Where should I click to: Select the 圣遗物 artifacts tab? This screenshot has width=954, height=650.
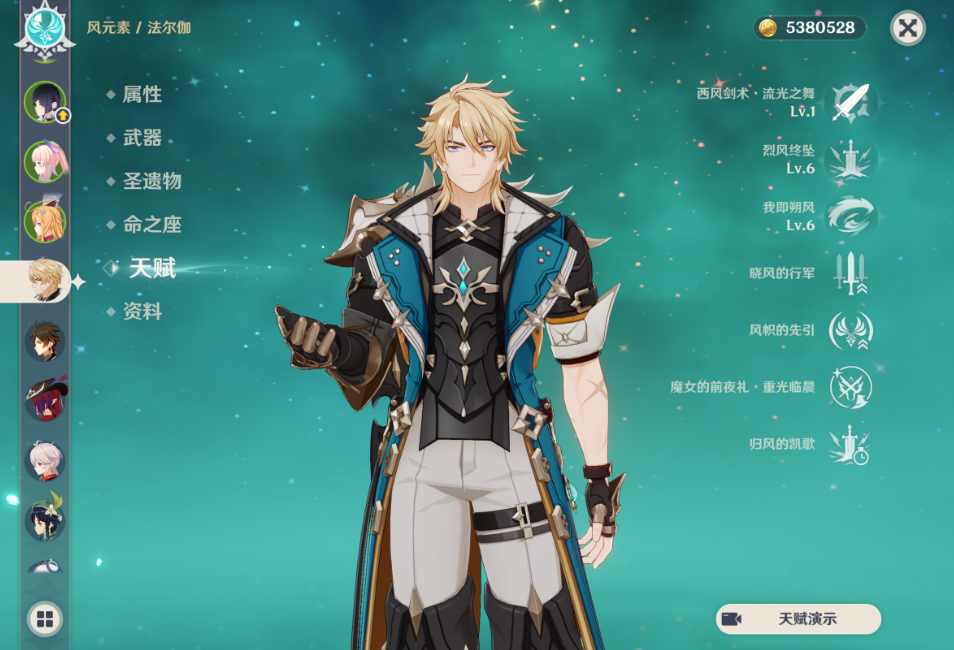click(151, 181)
